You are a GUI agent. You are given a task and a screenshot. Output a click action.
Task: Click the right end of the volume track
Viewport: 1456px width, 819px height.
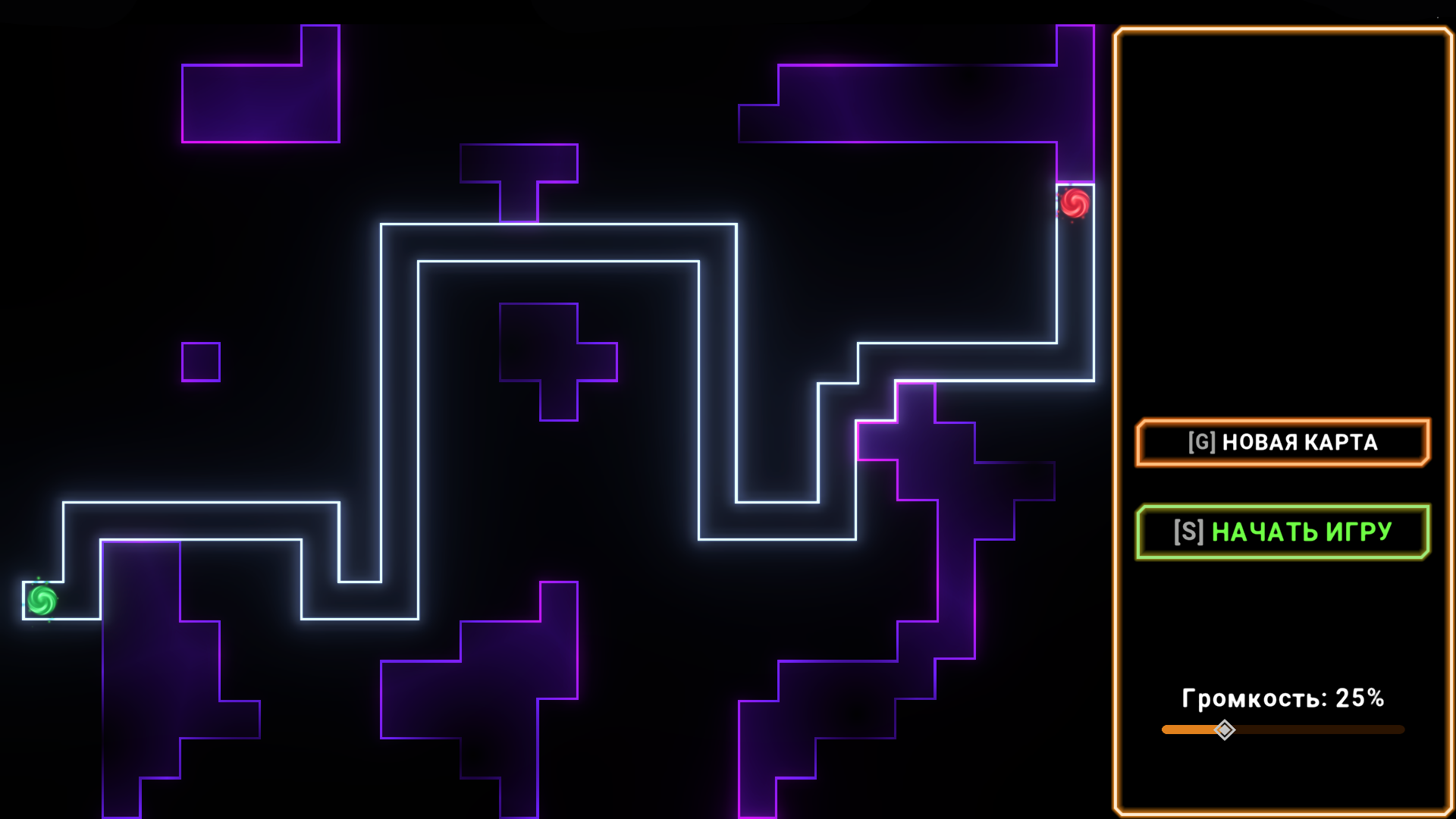pos(1395,730)
